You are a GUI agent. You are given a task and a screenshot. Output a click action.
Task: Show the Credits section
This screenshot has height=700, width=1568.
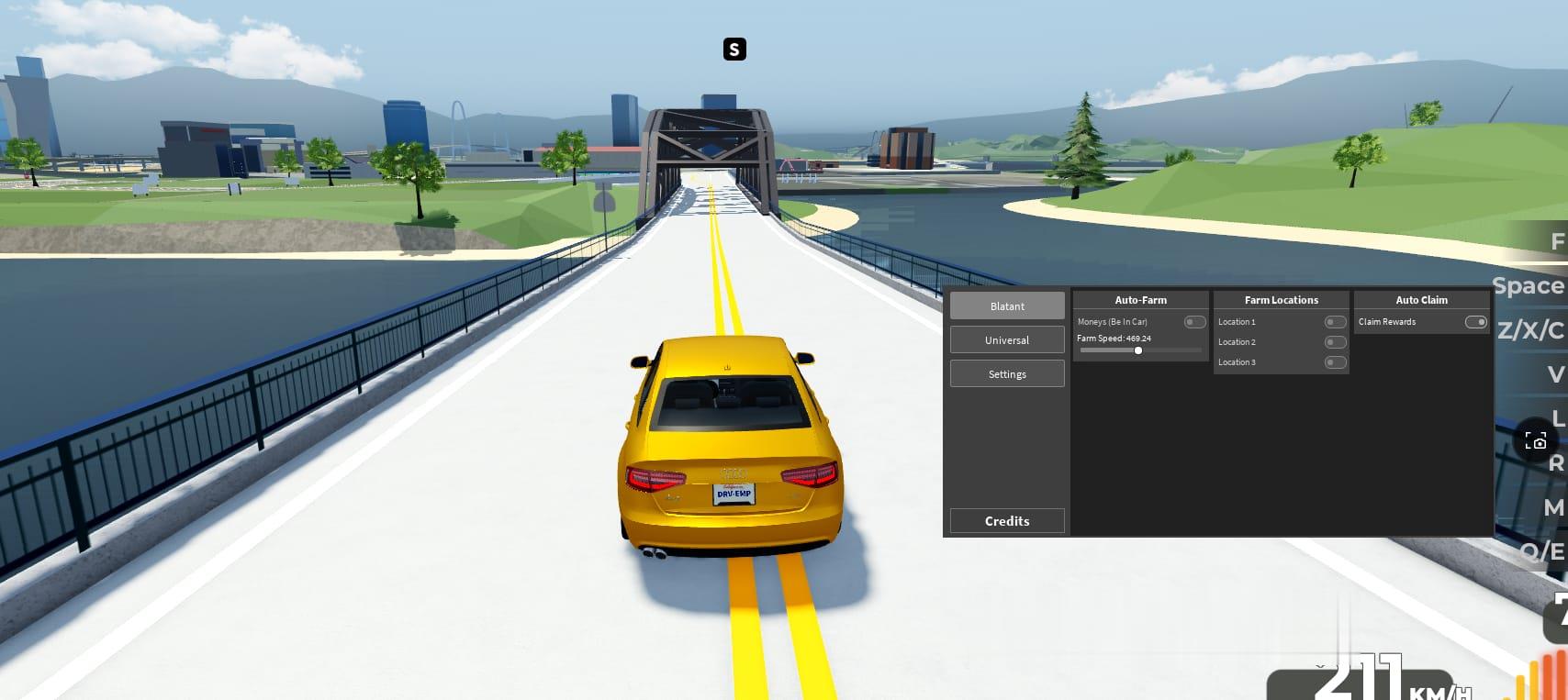pos(1007,521)
